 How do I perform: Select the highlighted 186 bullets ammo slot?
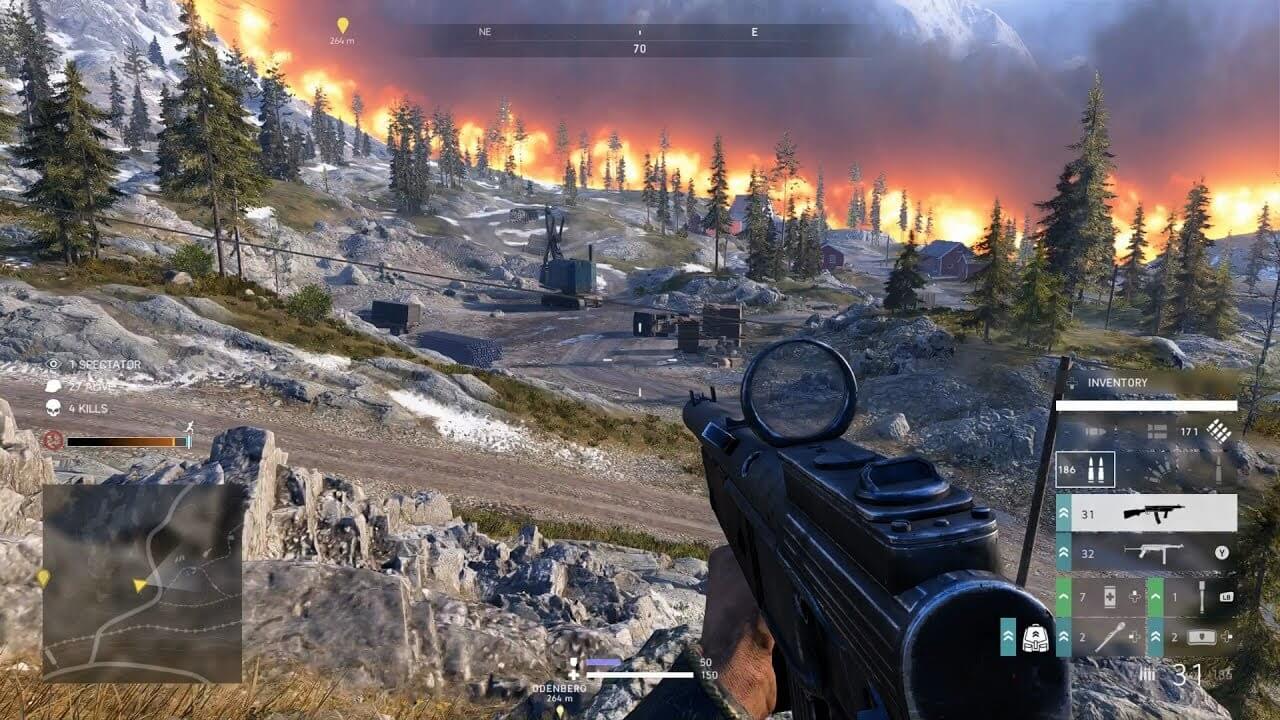pyautogui.click(x=1085, y=469)
